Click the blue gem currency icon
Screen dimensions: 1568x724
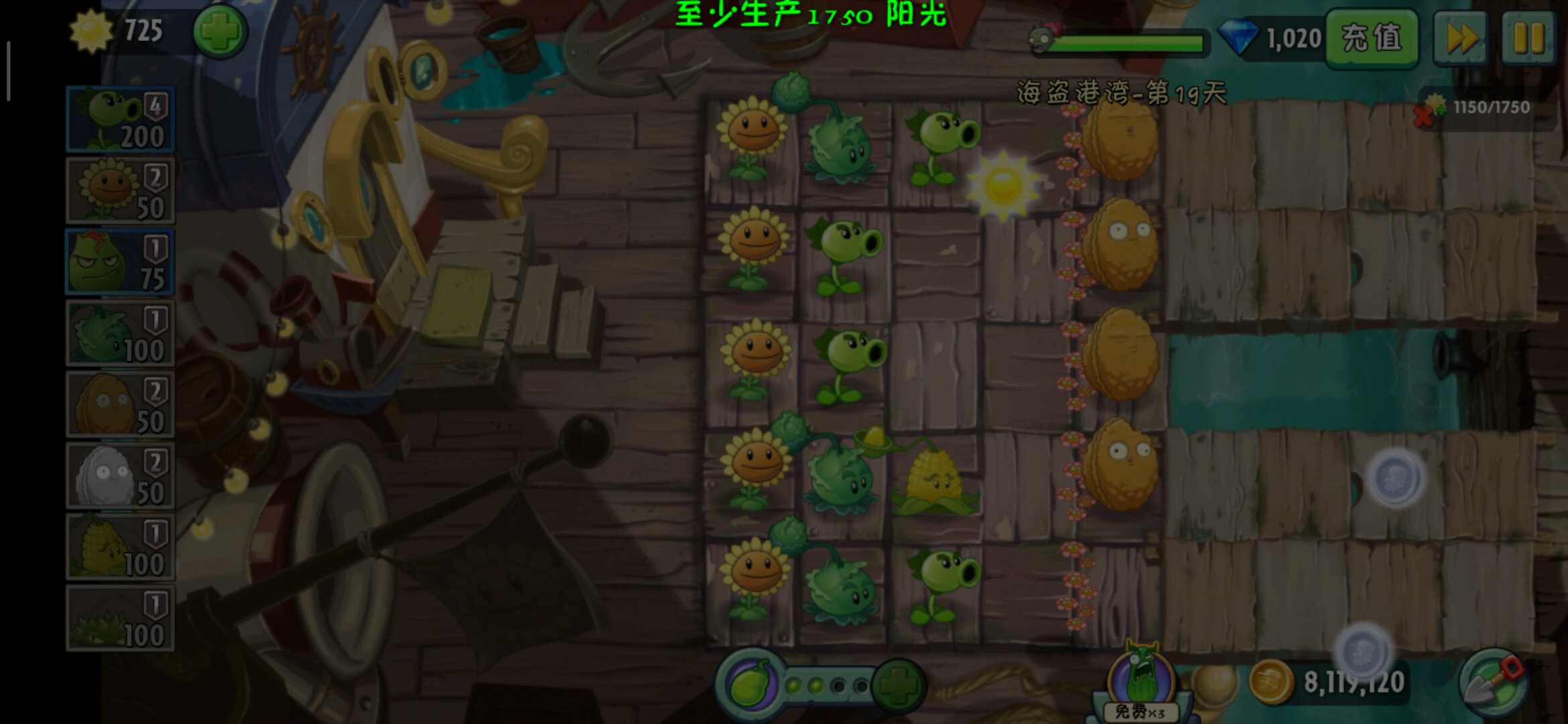pos(1237,38)
